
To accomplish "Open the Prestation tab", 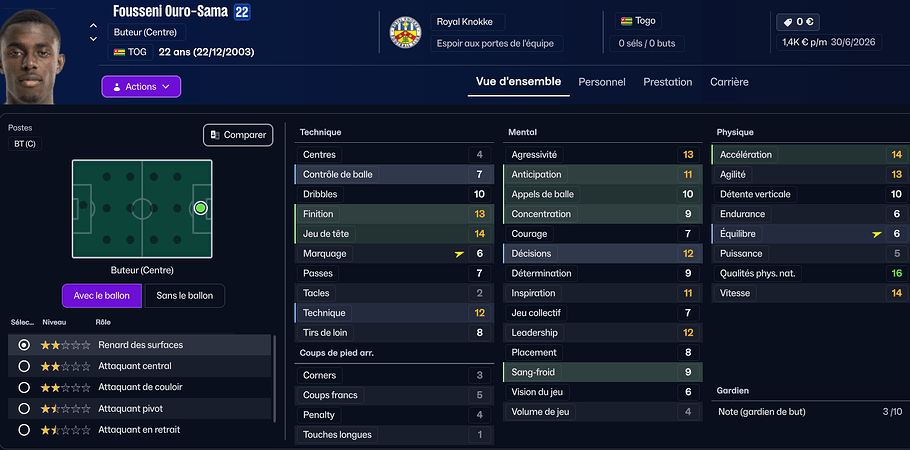I will [667, 82].
